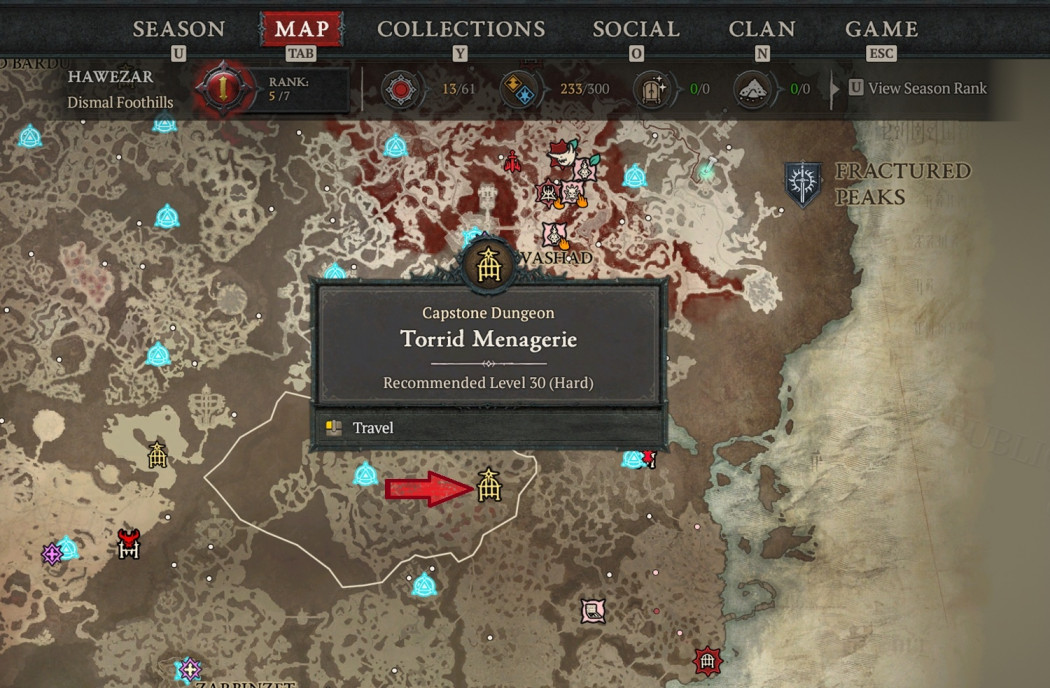Screen dimensions: 1050x688
Task: Select the red stronghold castle map marker
Action: [128, 544]
